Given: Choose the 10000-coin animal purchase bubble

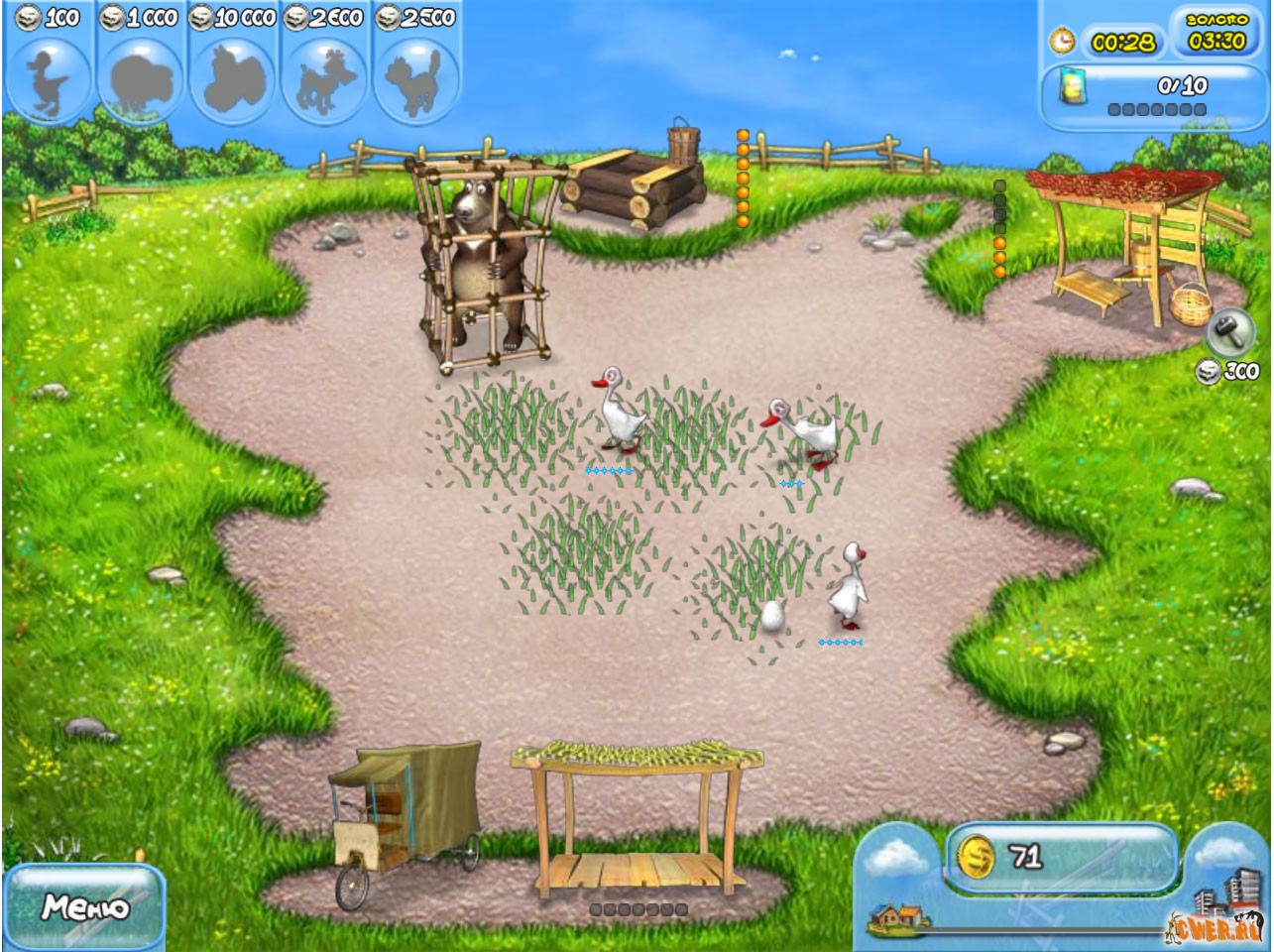Looking at the screenshot, I should point(233,79).
